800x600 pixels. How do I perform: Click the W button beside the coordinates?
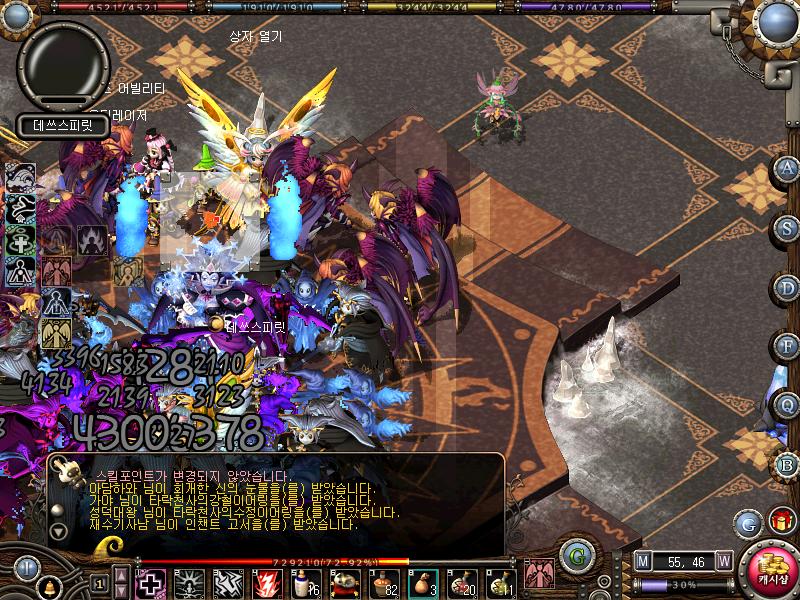pyautogui.click(x=723, y=561)
